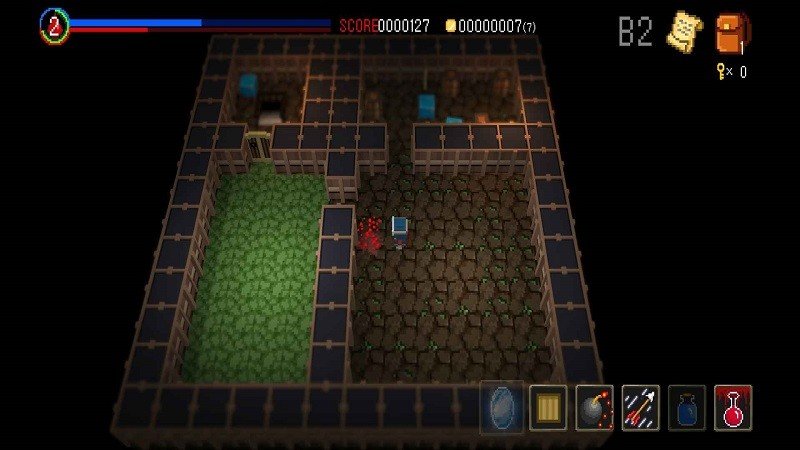Open the map scroll icon
800x450 pixels.
pyautogui.click(x=685, y=32)
